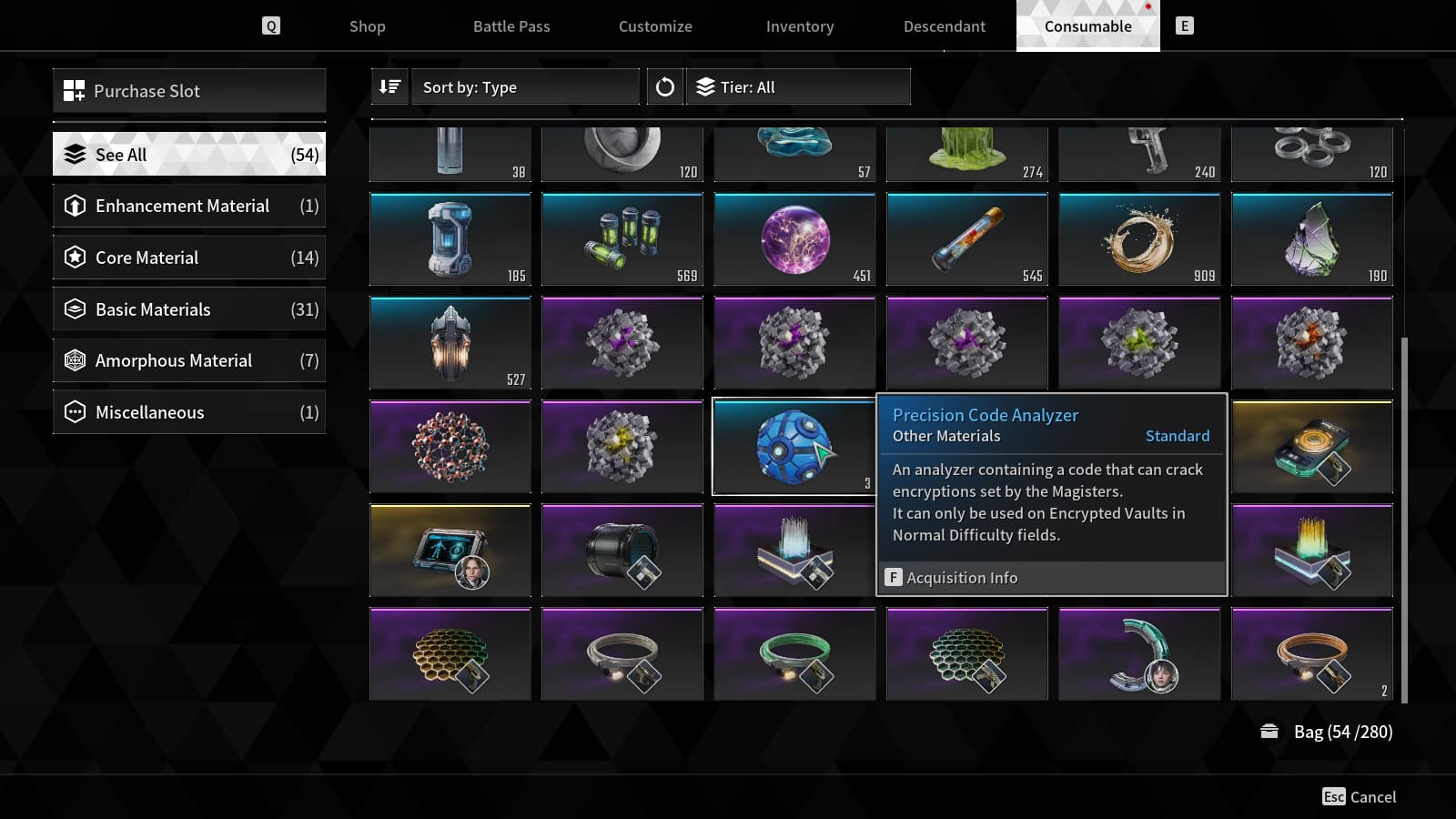1456x819 pixels.
Task: Switch to the Descendant tab
Action: pos(944,26)
